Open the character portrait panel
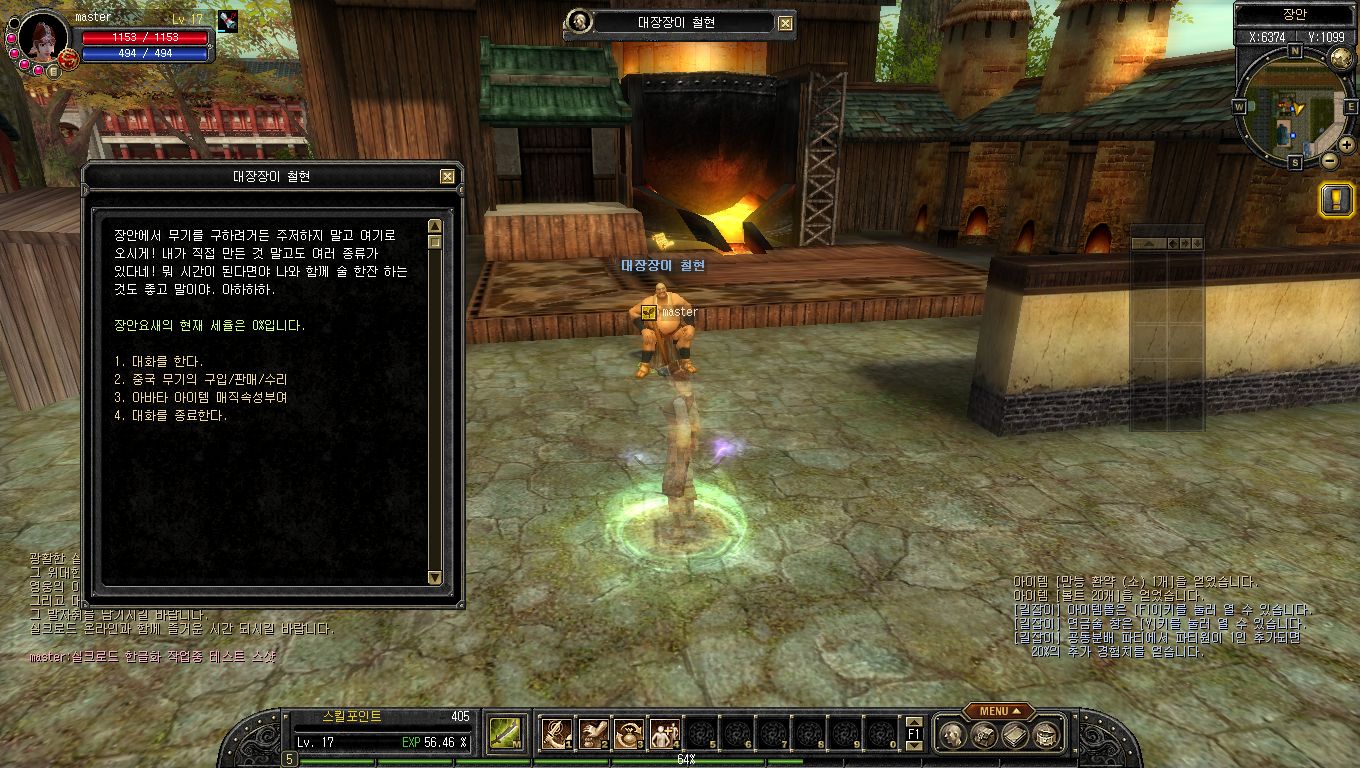 42,37
